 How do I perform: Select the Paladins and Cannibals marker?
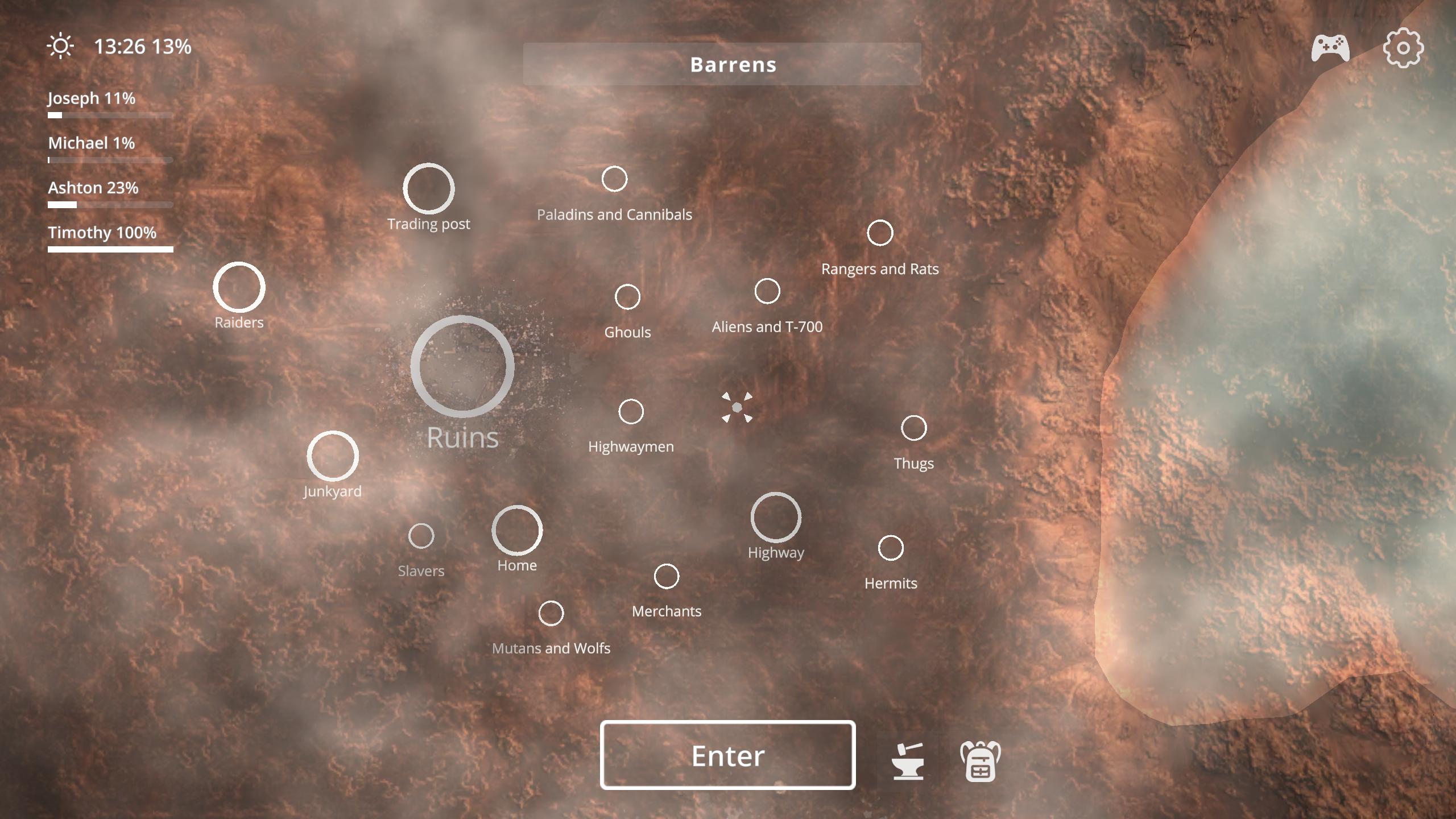[614, 178]
